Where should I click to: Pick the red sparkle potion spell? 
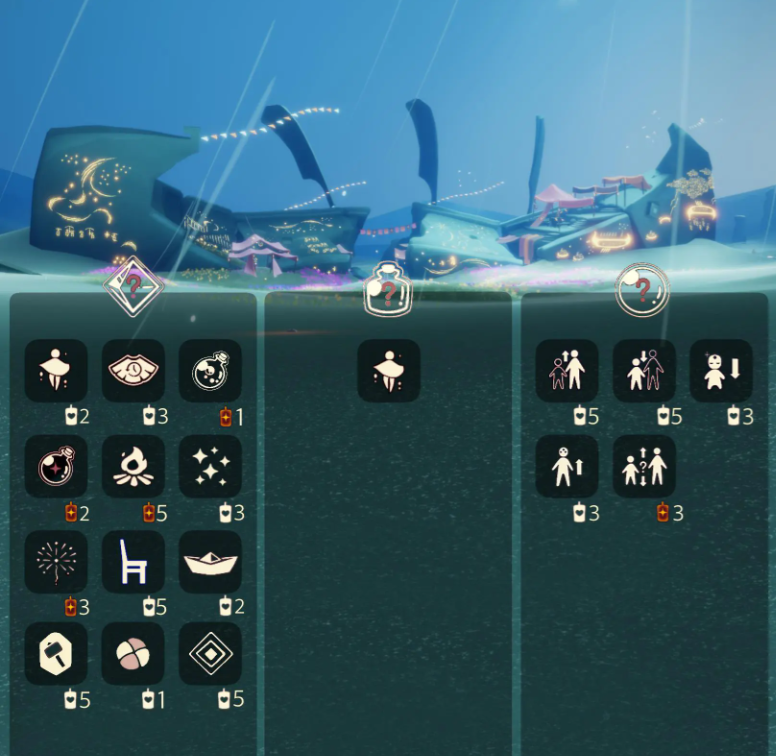tap(56, 466)
